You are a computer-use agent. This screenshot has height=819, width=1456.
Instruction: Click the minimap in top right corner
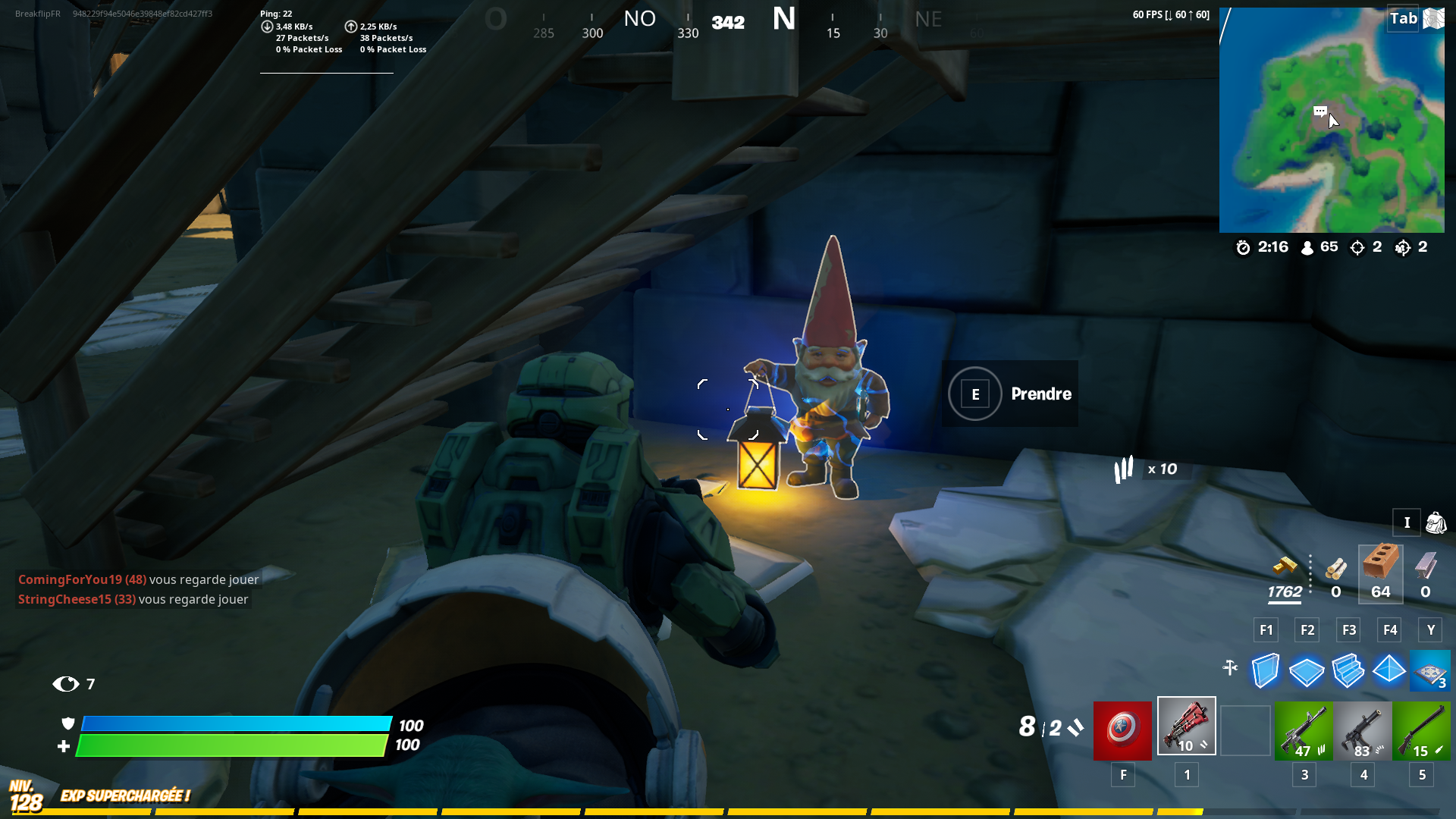click(x=1332, y=119)
